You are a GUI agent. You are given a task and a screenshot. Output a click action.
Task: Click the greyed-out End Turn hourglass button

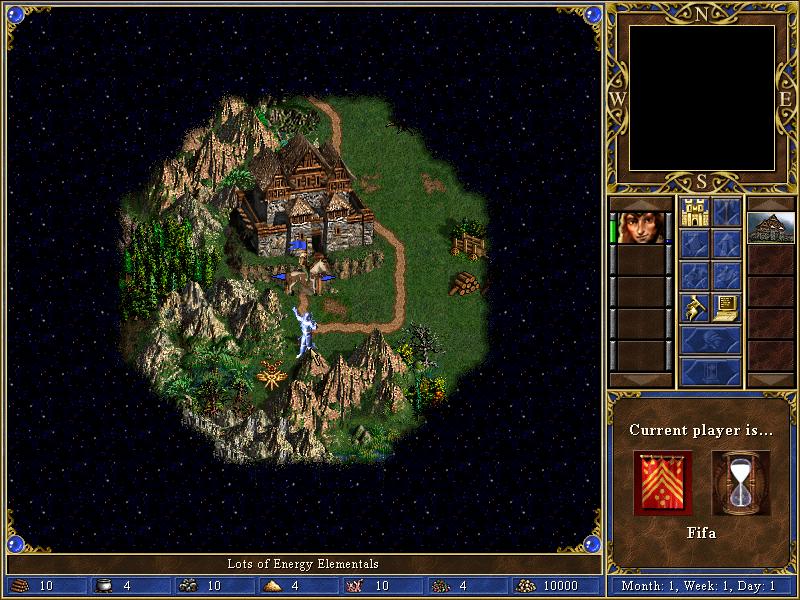[710, 372]
